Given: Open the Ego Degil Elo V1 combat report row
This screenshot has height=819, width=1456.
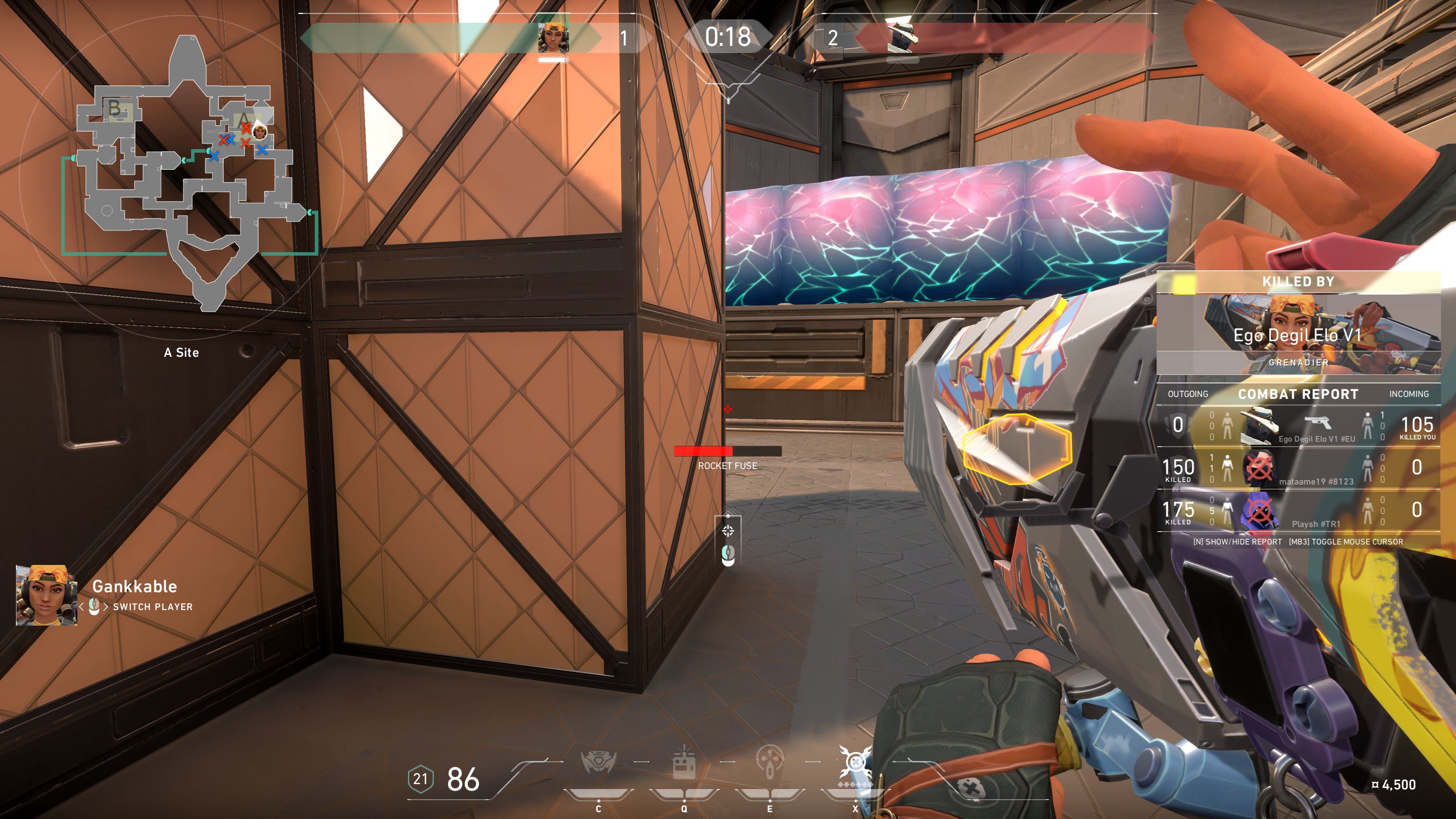Looking at the screenshot, I should pyautogui.click(x=1298, y=425).
